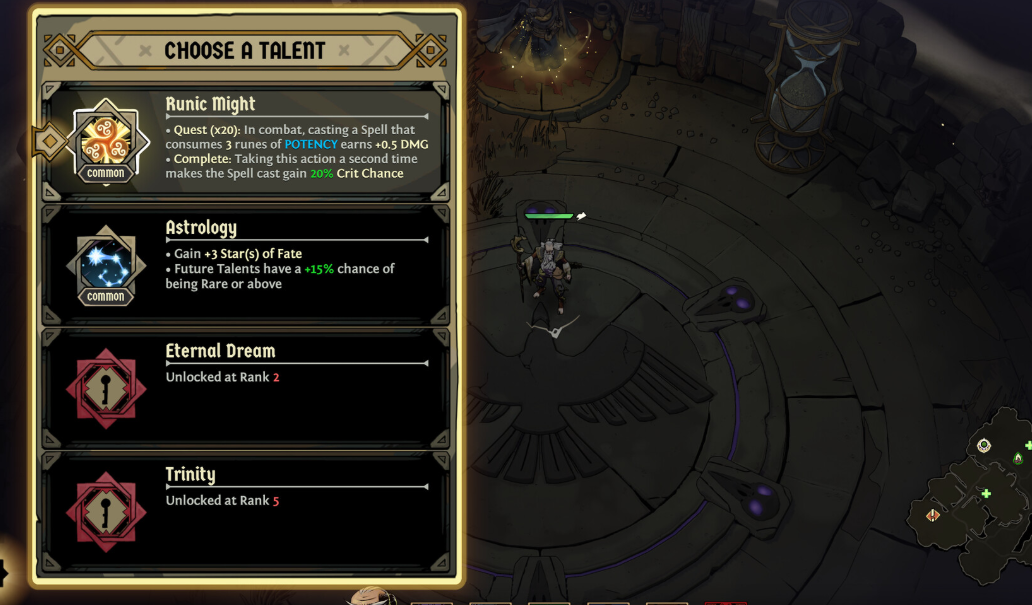This screenshot has height=605, width=1032.
Task: Pick the locked Trinity talent row
Action: [245, 511]
